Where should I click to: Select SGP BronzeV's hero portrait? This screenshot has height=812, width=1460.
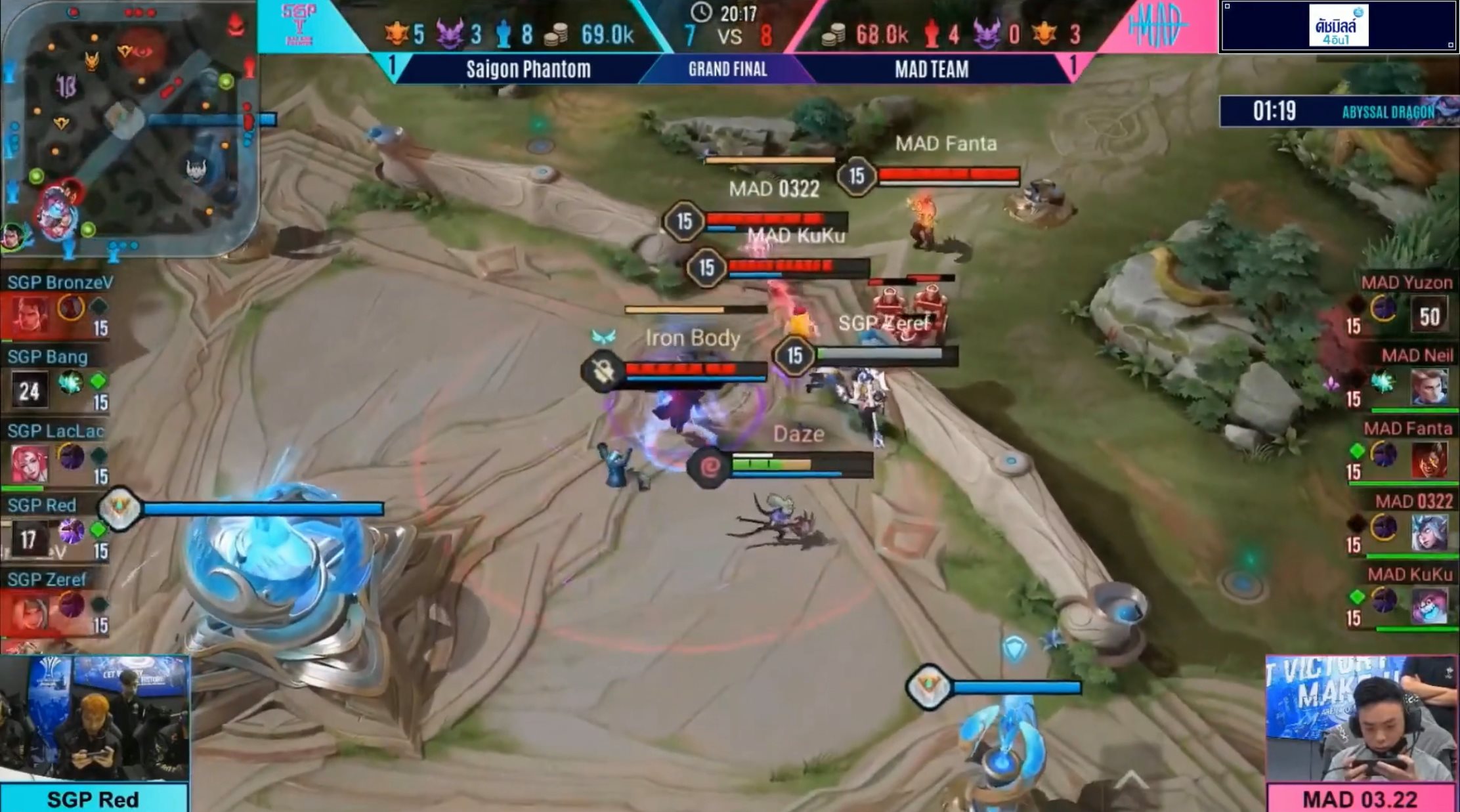click(x=29, y=315)
